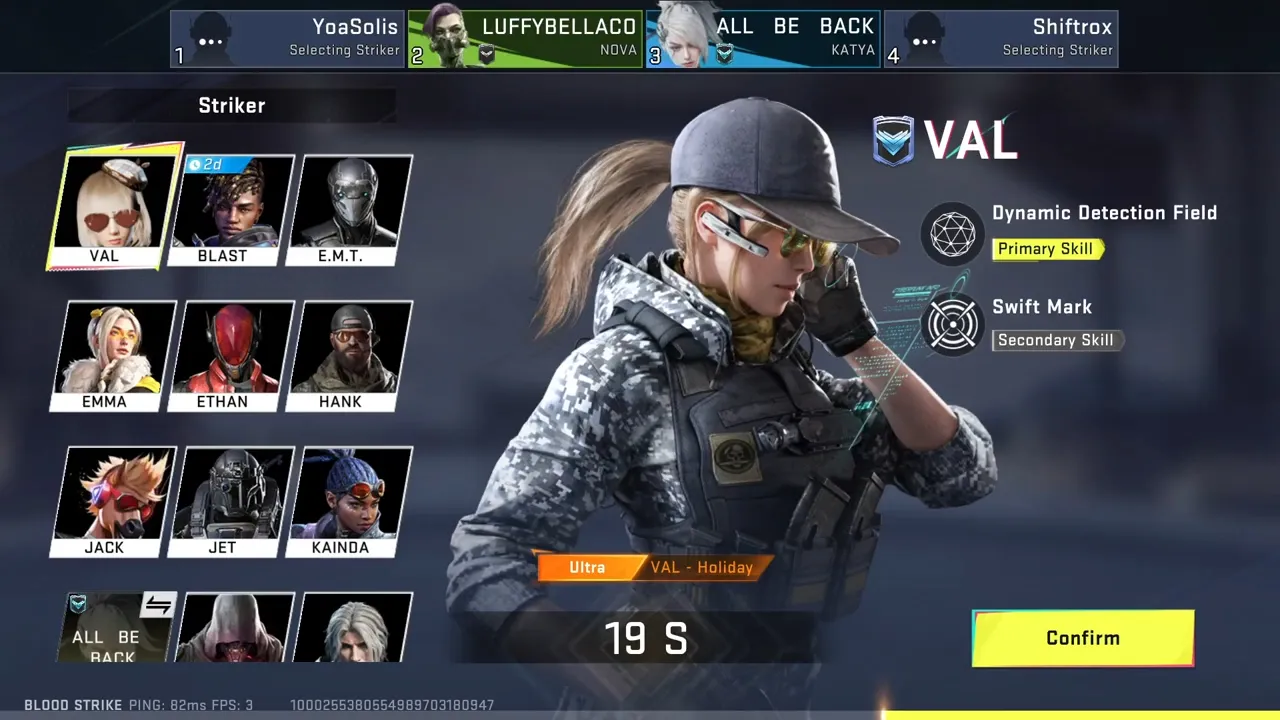Click the 2d timer badge on BLAST
The height and width of the screenshot is (720, 1280).
209,164
